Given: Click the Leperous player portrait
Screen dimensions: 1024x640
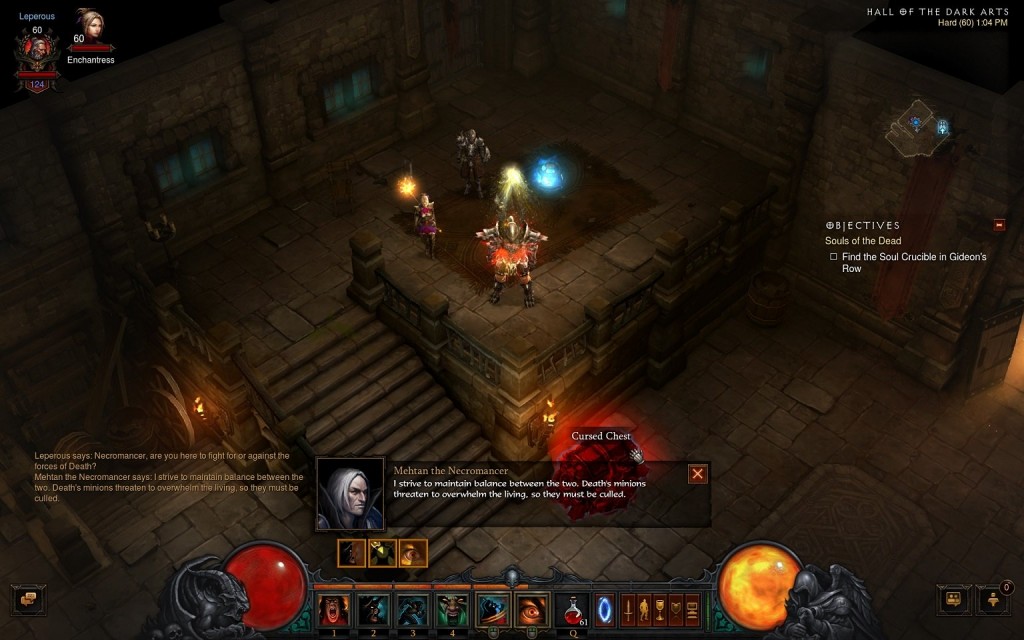Looking at the screenshot, I should pyautogui.click(x=37, y=48).
